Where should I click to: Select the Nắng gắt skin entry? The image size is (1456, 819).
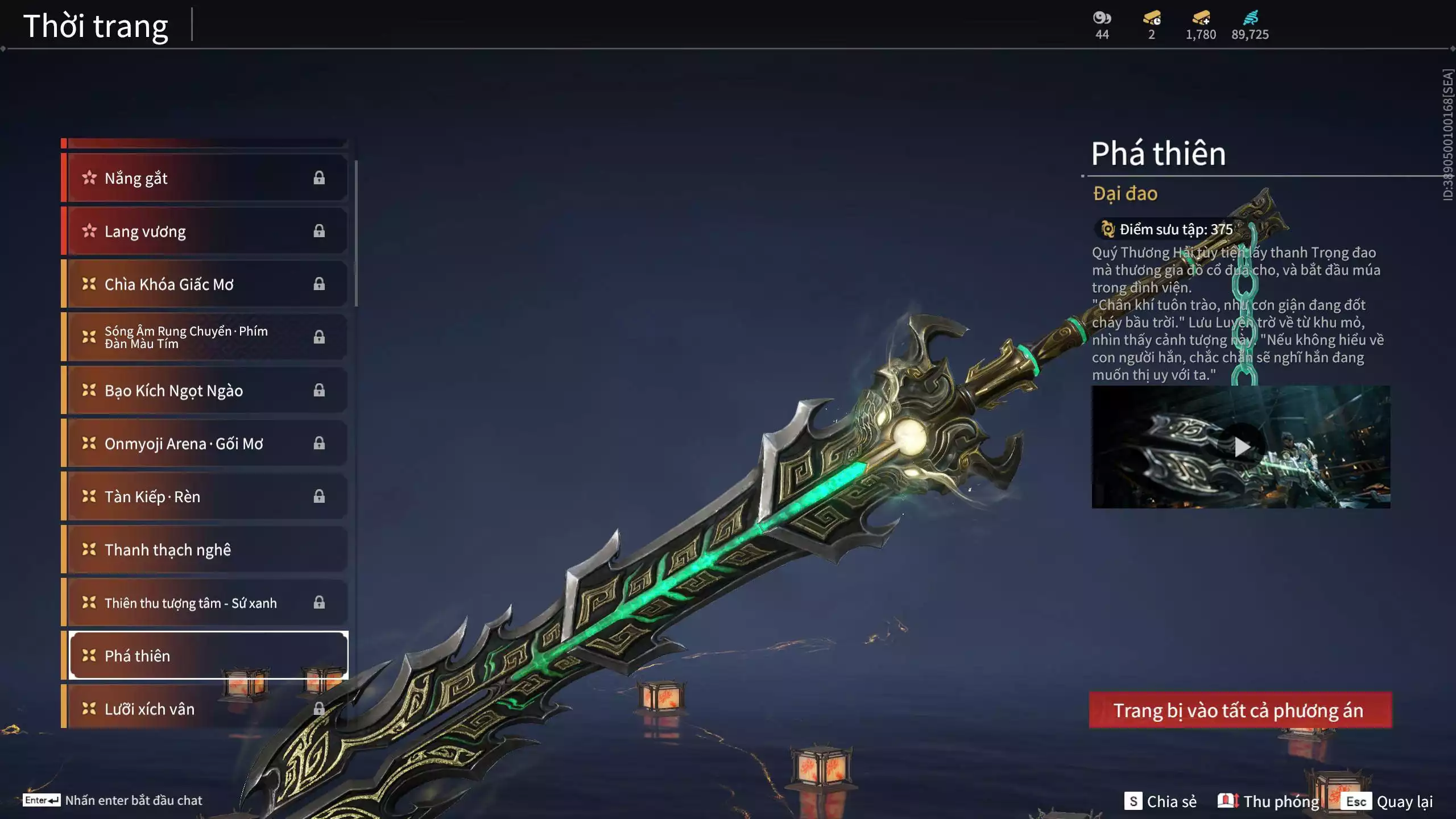pos(205,178)
